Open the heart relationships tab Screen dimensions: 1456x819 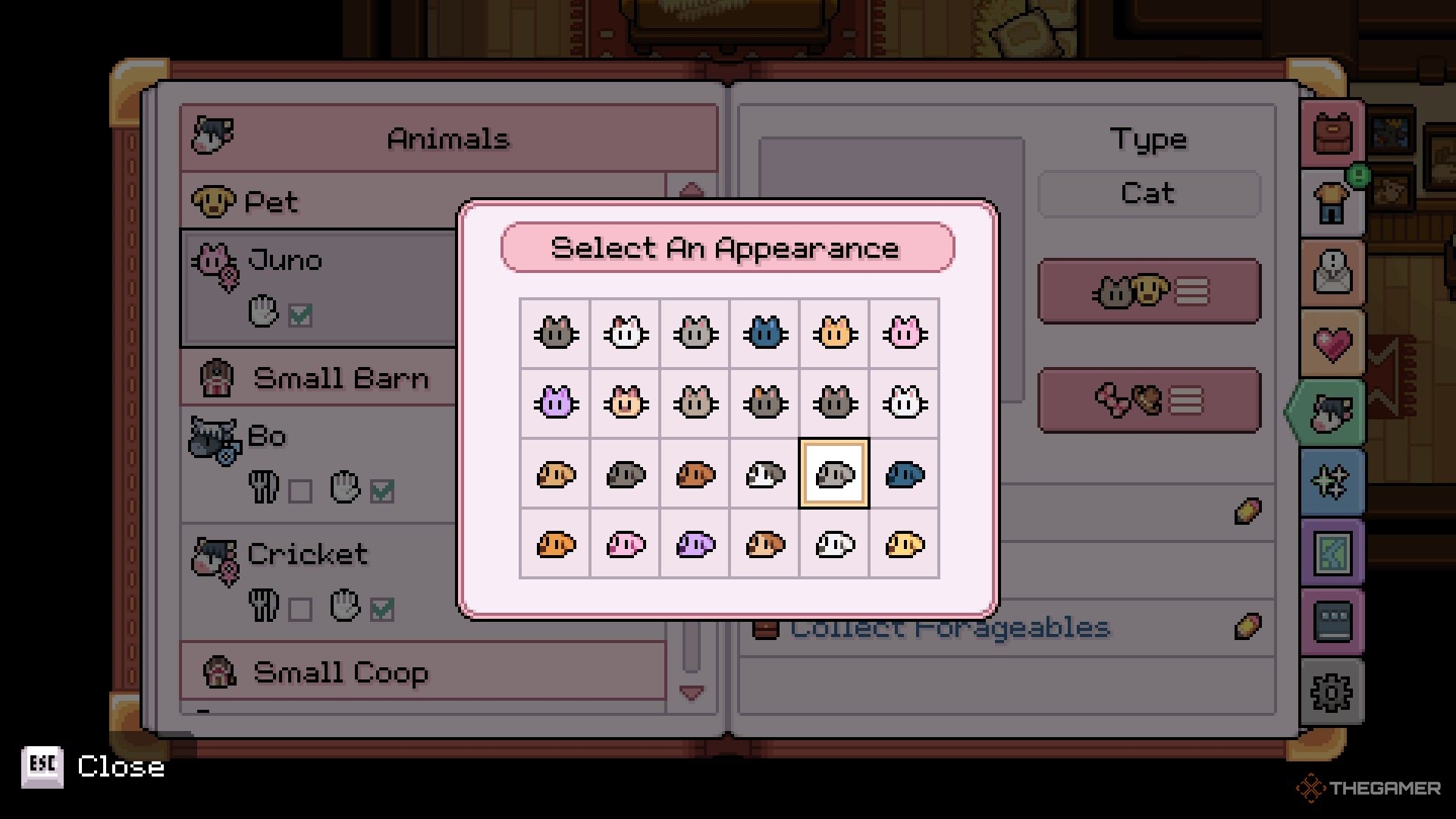pos(1332,343)
